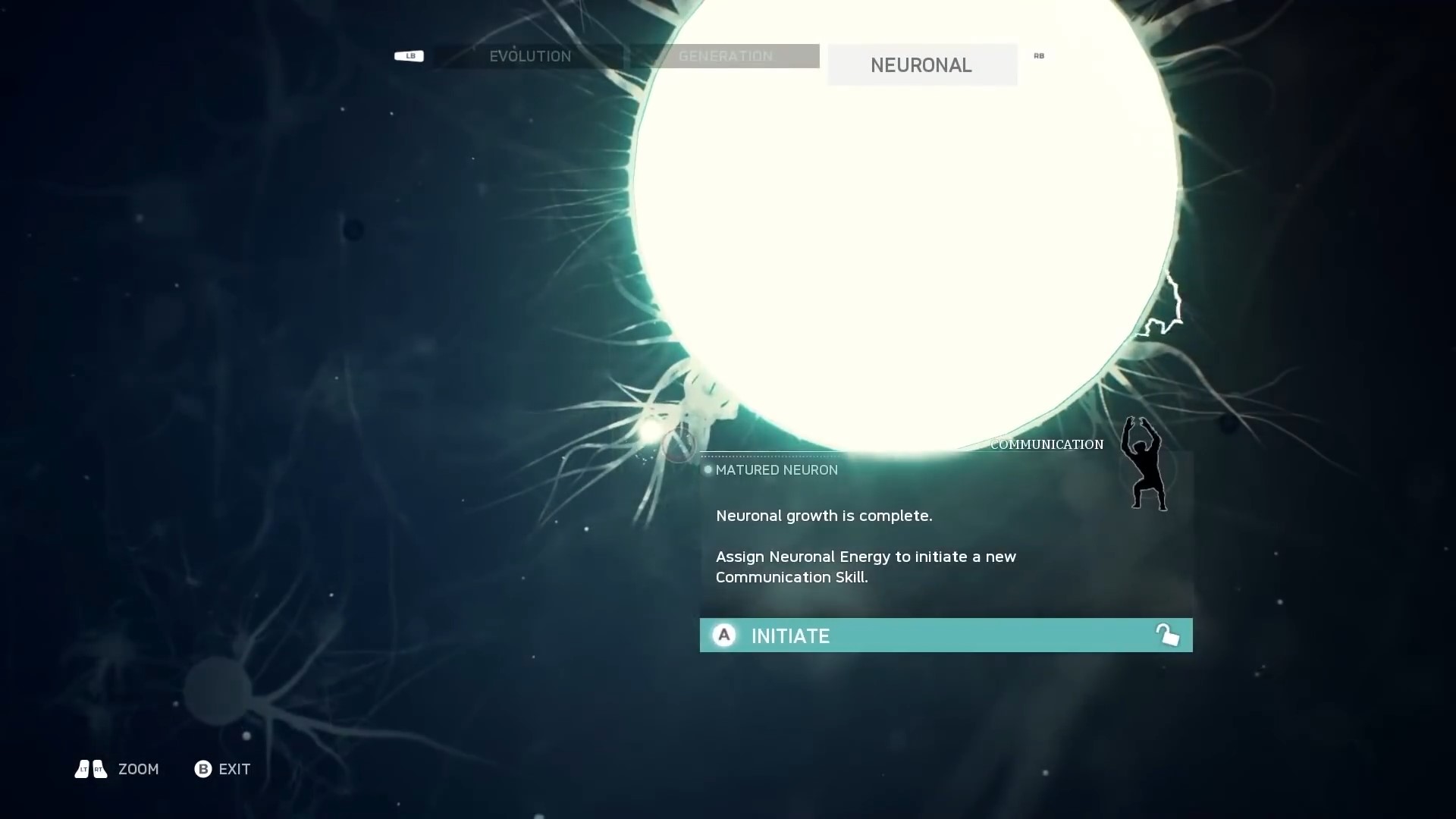Expand the Evolution section
The height and width of the screenshot is (819, 1456).
tap(530, 55)
